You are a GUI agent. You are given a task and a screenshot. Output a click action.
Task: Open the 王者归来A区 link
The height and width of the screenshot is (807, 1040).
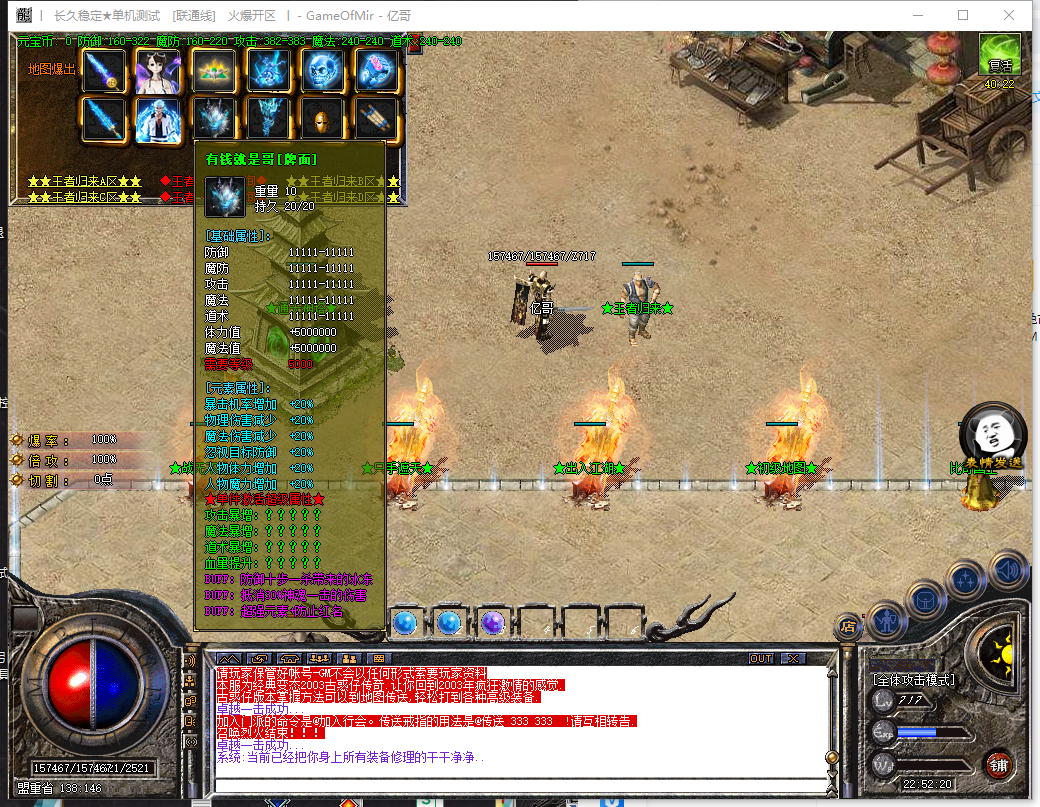pyautogui.click(x=85, y=181)
